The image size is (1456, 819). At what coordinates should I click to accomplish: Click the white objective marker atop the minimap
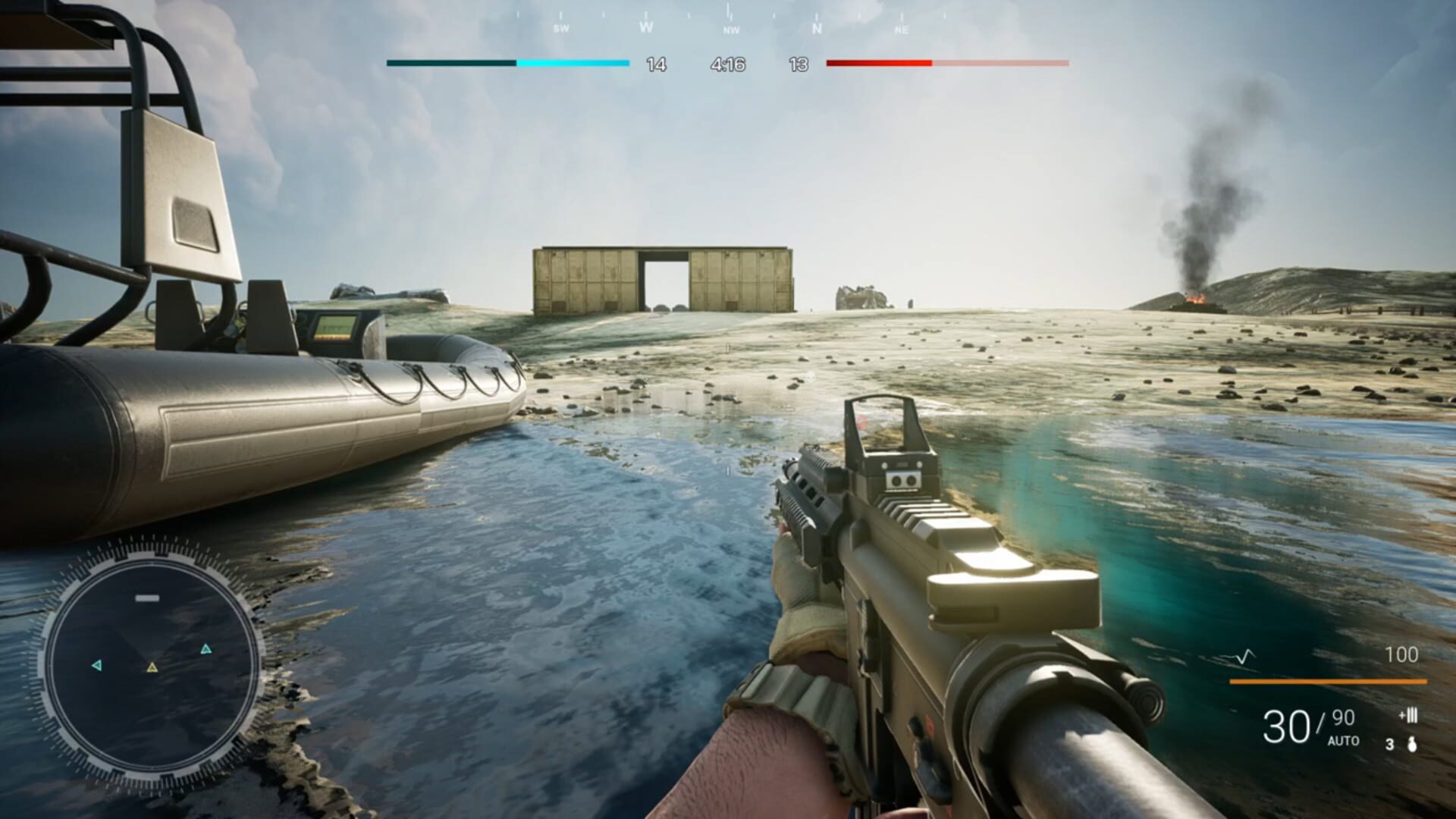click(147, 598)
